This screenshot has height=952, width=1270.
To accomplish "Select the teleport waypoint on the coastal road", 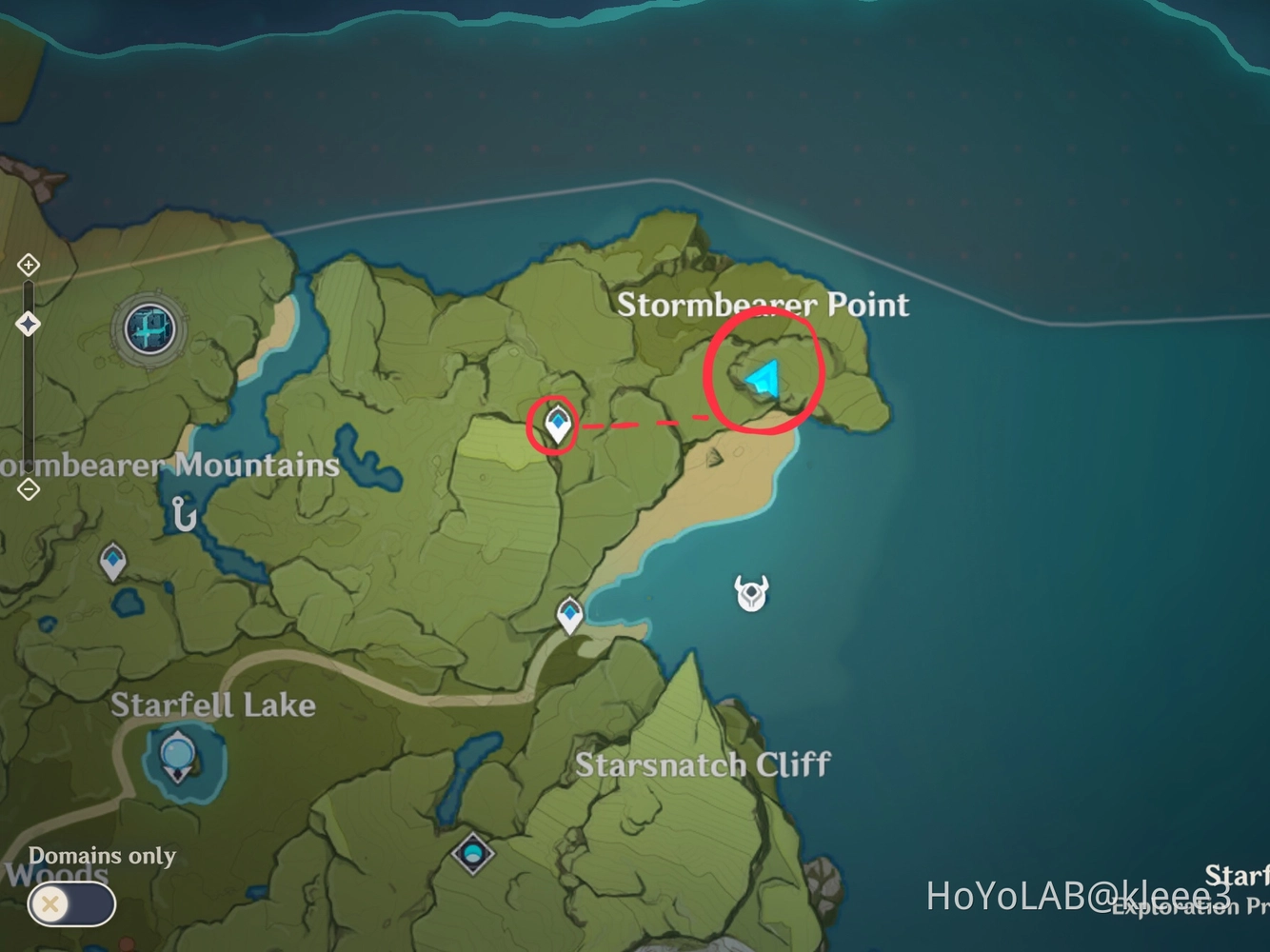I will [568, 613].
